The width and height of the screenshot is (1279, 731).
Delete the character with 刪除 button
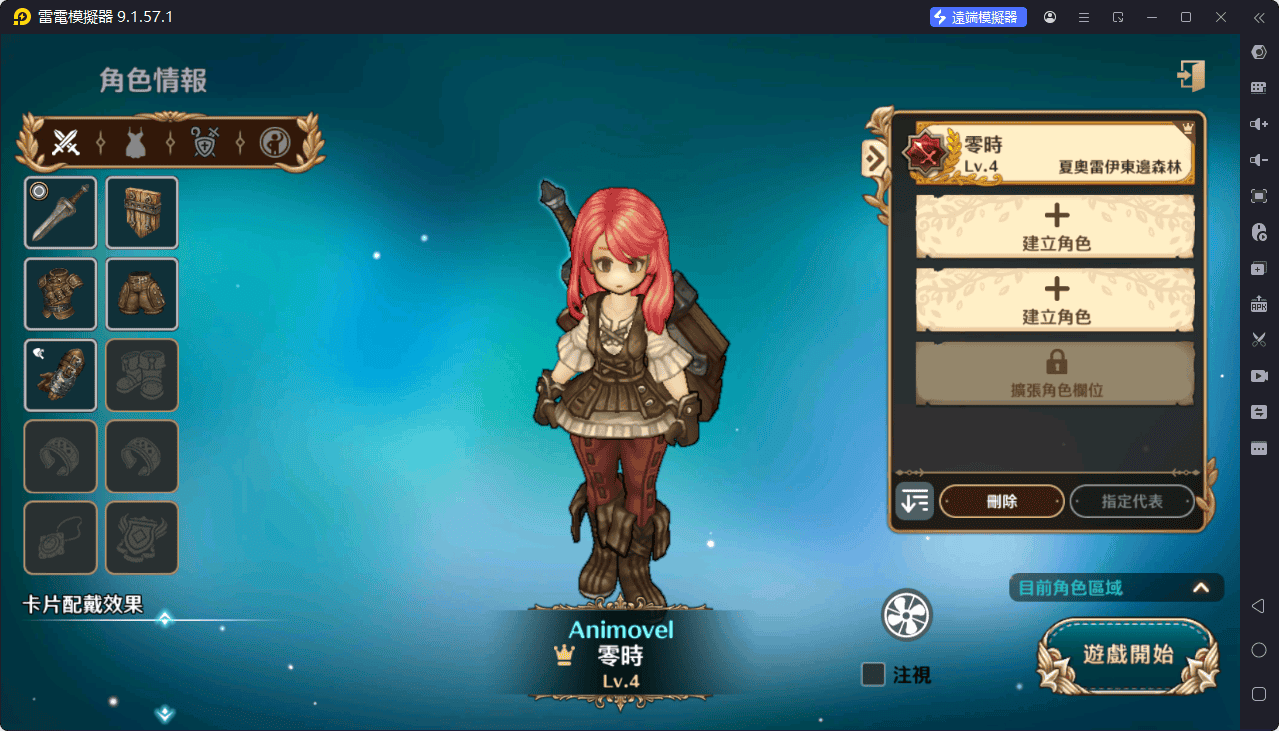point(1001,501)
